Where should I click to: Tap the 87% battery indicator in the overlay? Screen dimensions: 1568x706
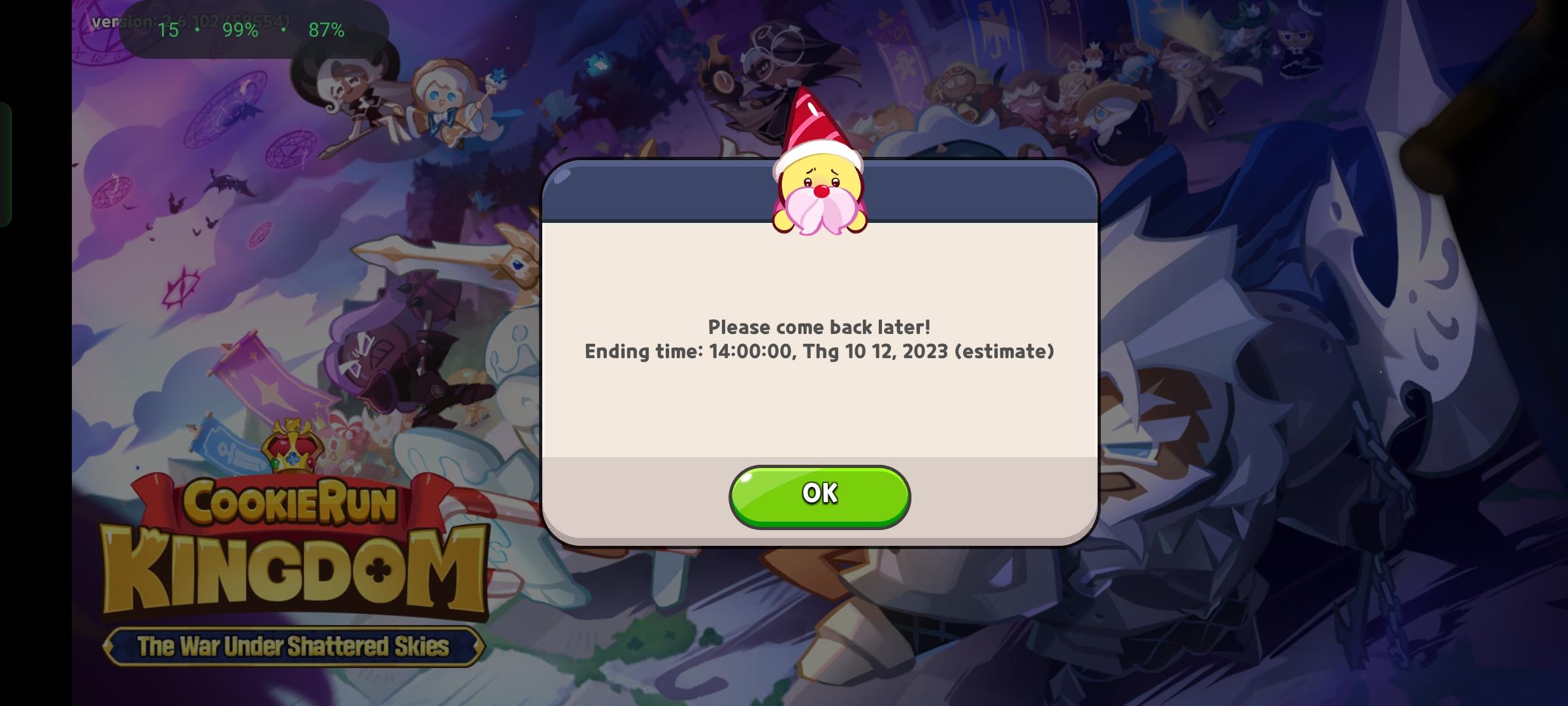326,29
